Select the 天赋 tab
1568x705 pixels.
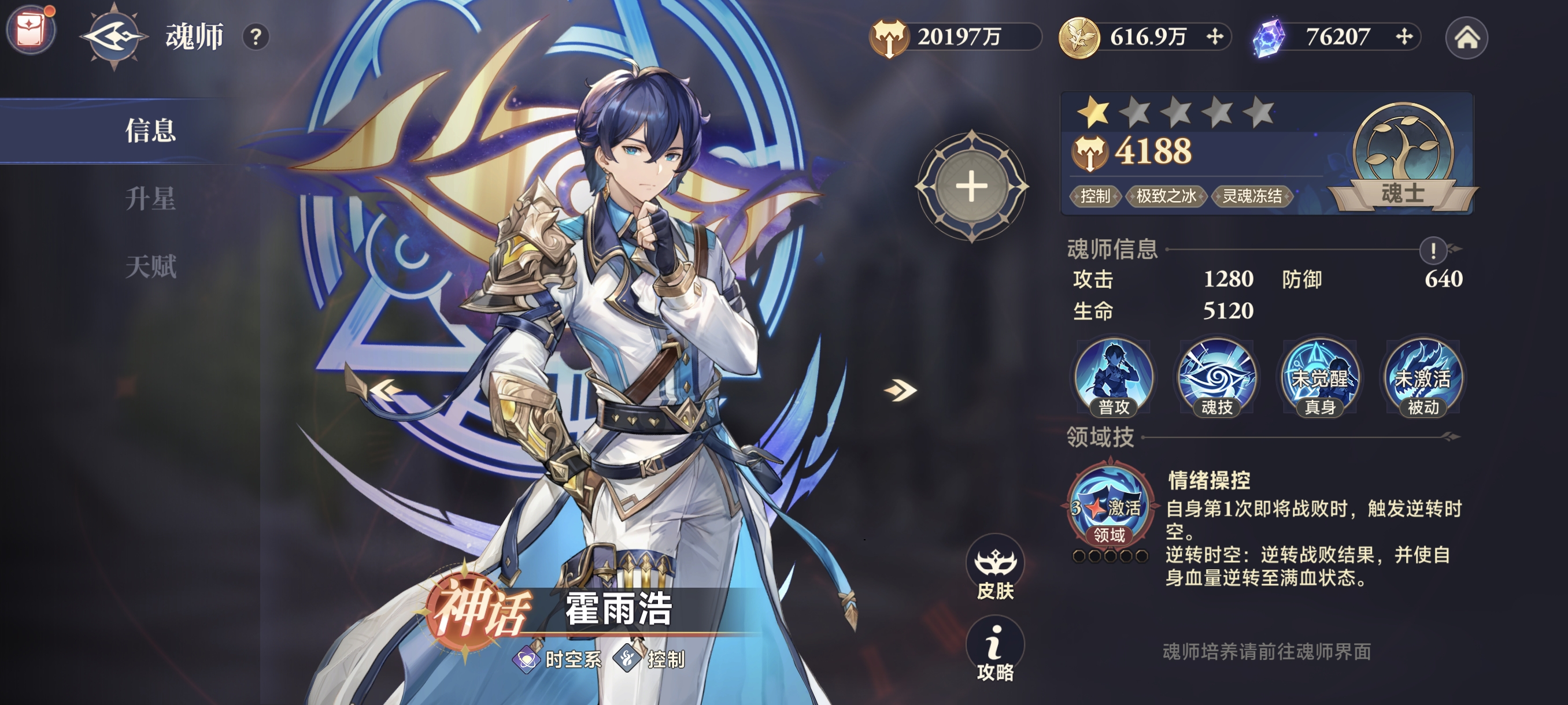(150, 267)
